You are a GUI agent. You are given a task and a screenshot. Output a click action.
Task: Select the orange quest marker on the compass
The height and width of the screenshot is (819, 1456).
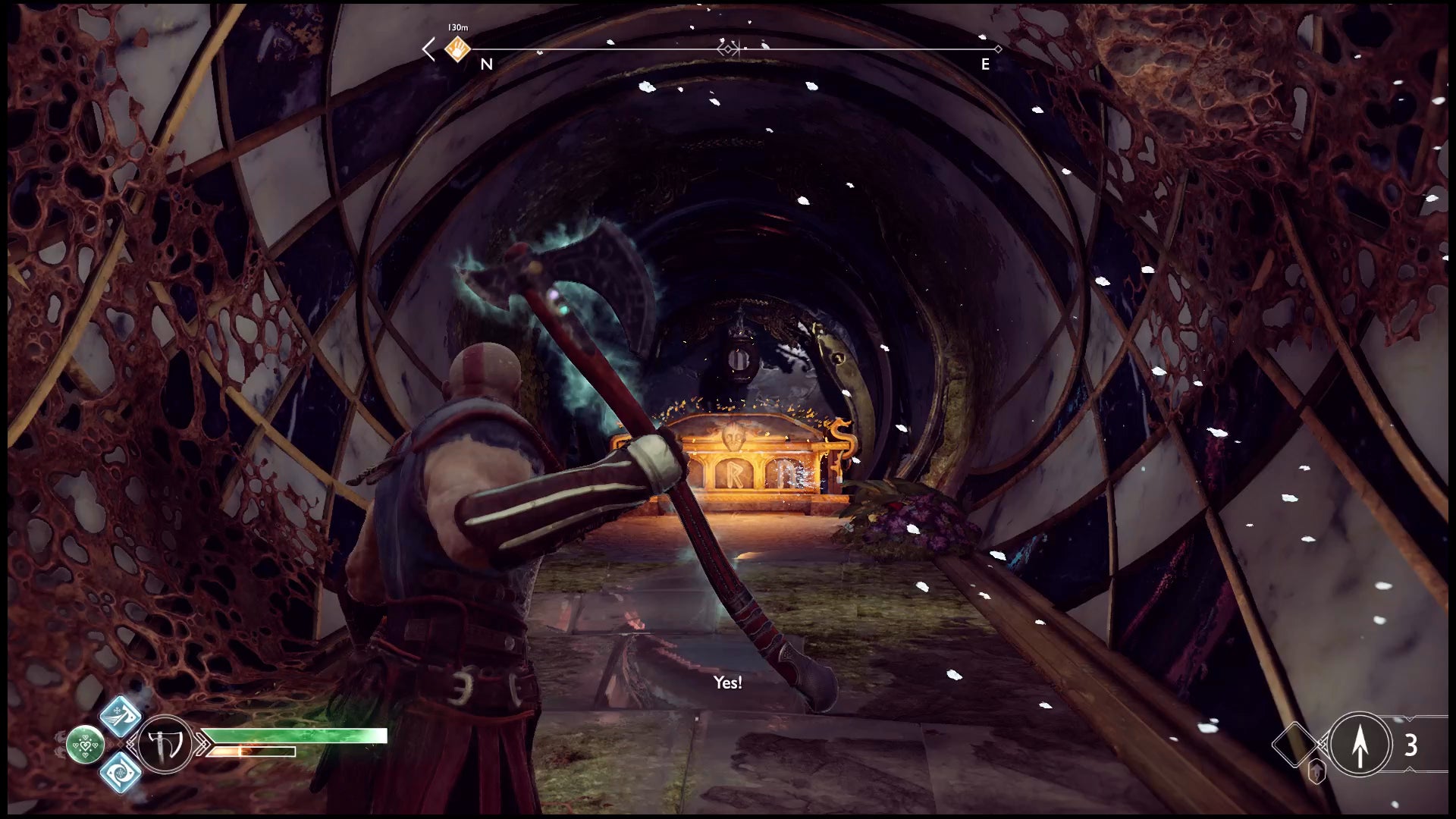(x=457, y=50)
